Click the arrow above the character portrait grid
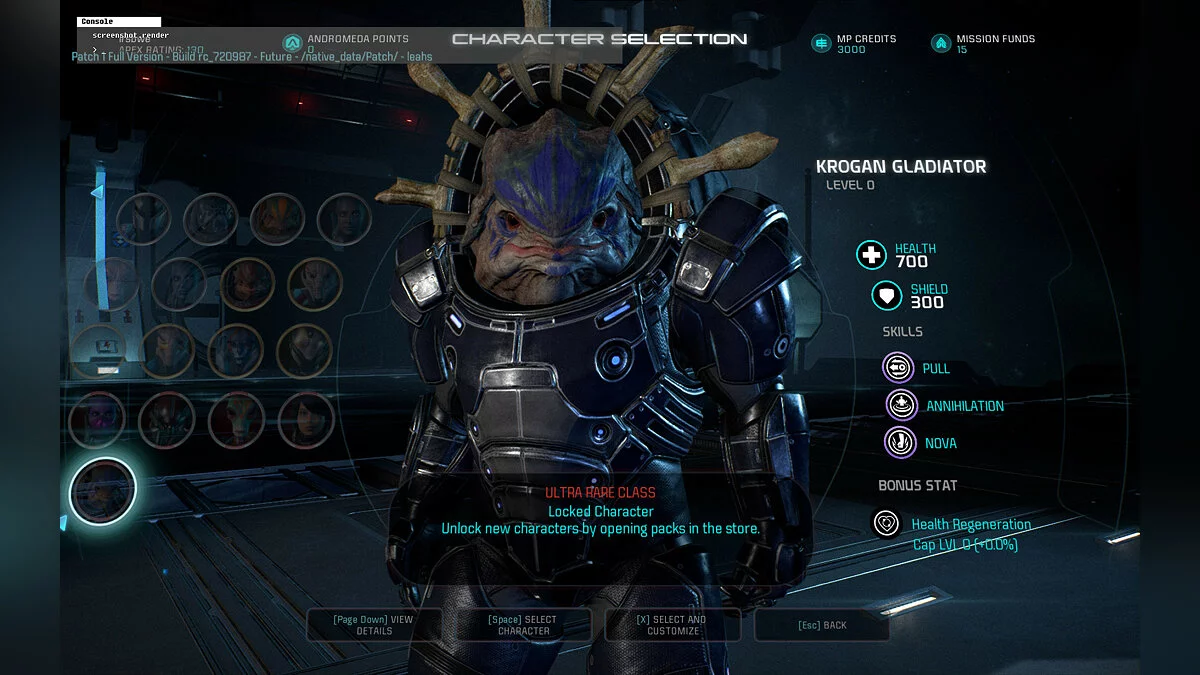 point(97,191)
